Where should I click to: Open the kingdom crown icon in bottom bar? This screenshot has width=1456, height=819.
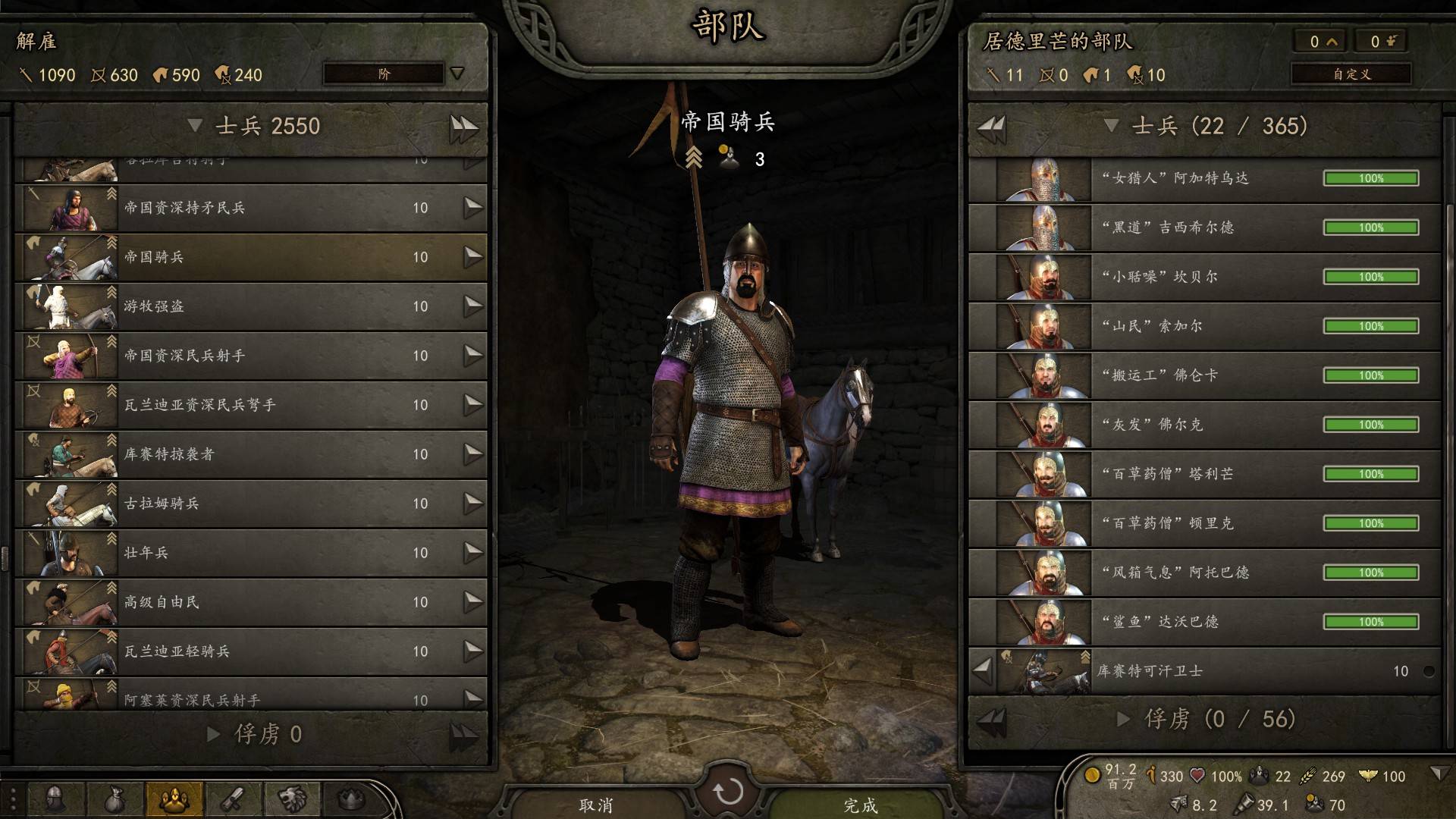point(350,799)
